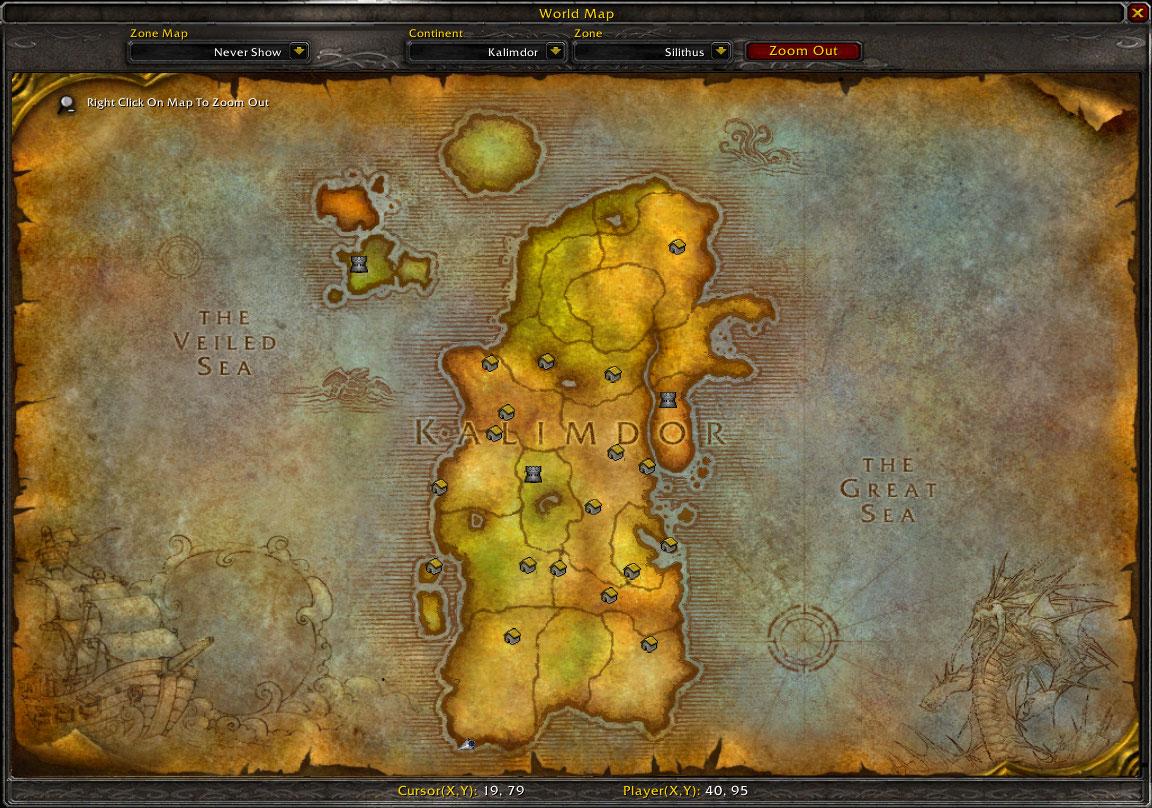Open the Zone Map dropdown
Image resolution: width=1152 pixels, height=808 pixels.
coord(299,52)
